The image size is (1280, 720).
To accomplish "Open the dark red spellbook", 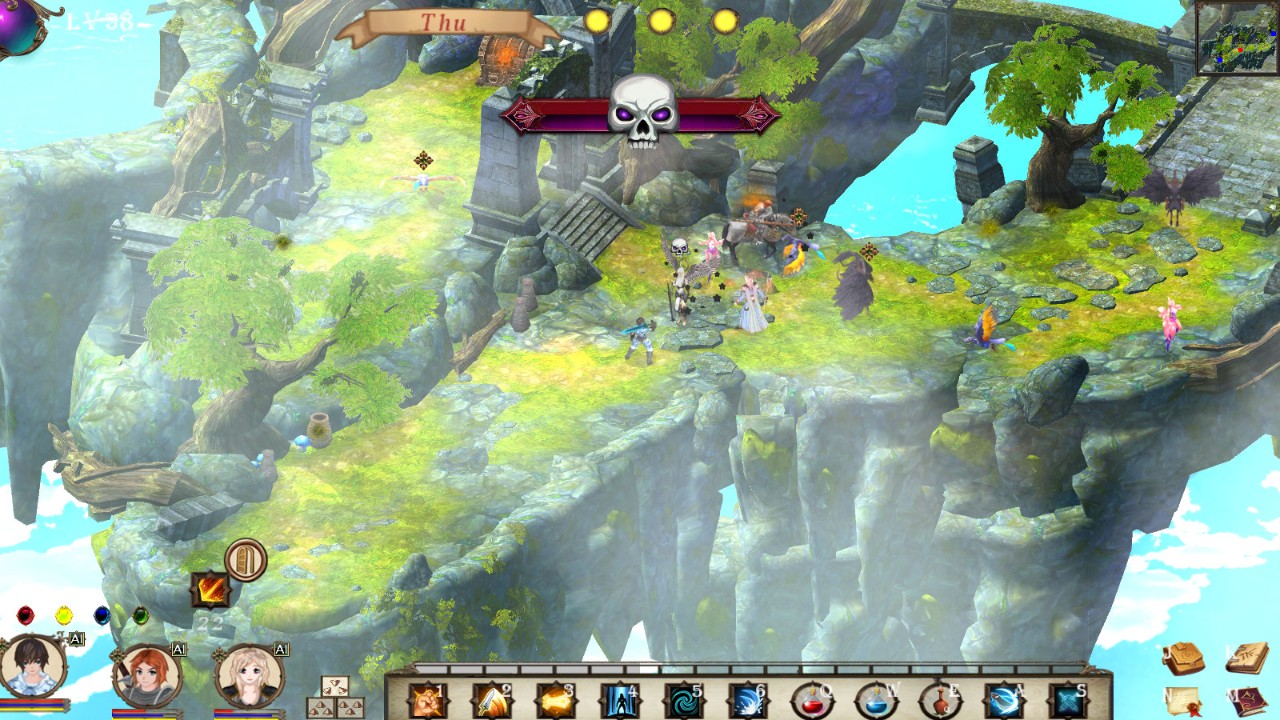I will tap(1246, 700).
